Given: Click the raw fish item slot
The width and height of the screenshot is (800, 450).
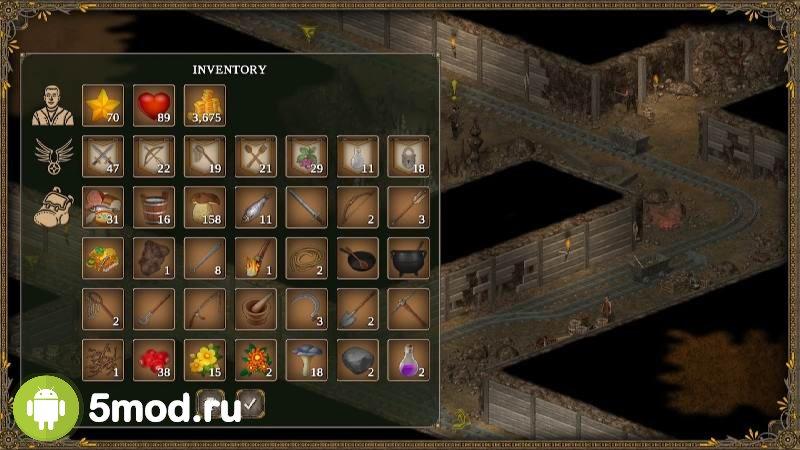Looking at the screenshot, I should tap(255, 207).
